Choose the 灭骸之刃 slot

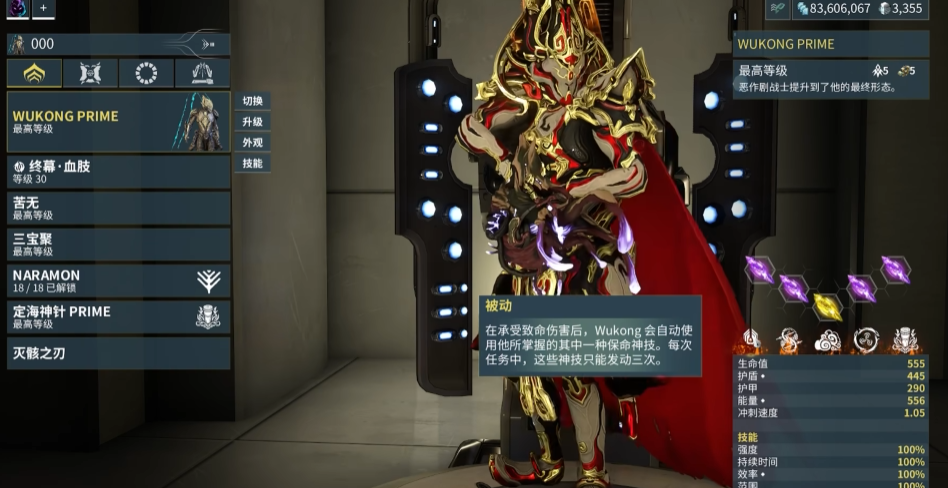119,353
